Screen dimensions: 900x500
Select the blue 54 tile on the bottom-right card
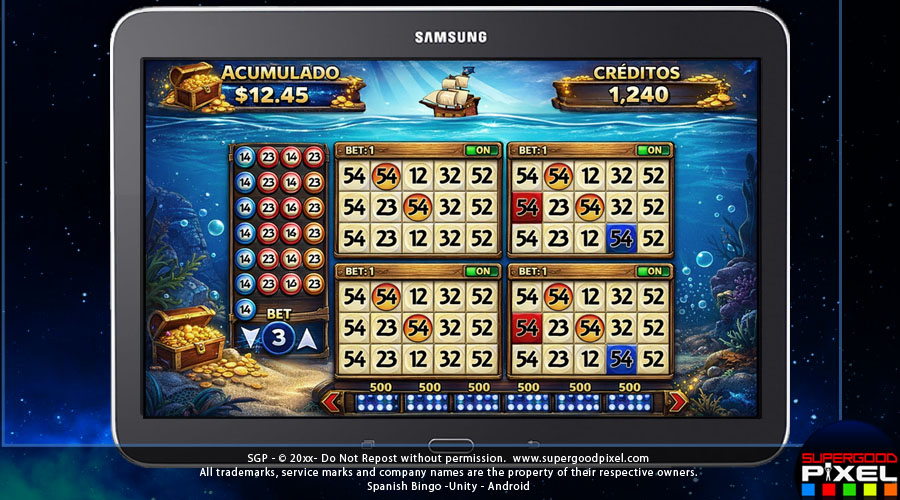(x=621, y=358)
